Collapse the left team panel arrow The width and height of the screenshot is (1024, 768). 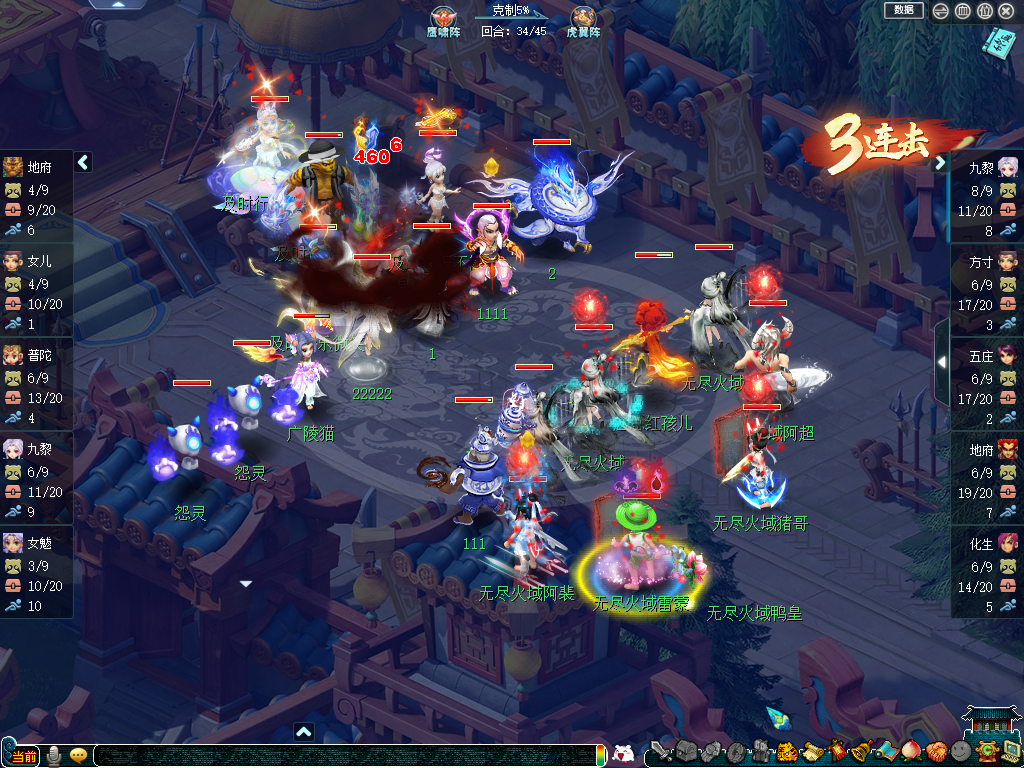point(83,162)
